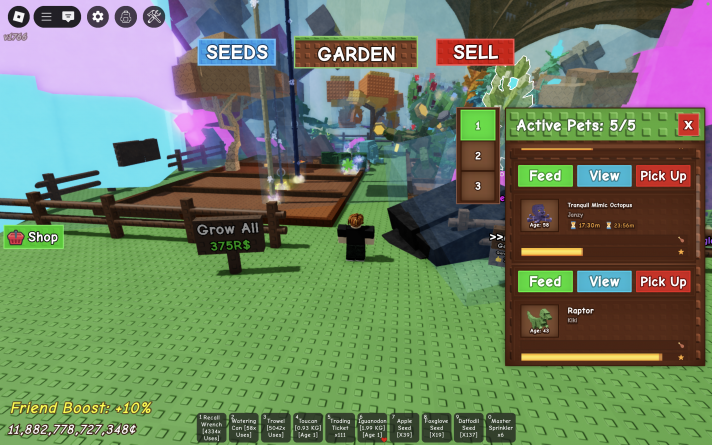Feed the Raptor pet
This screenshot has height=445, width=712.
point(545,282)
